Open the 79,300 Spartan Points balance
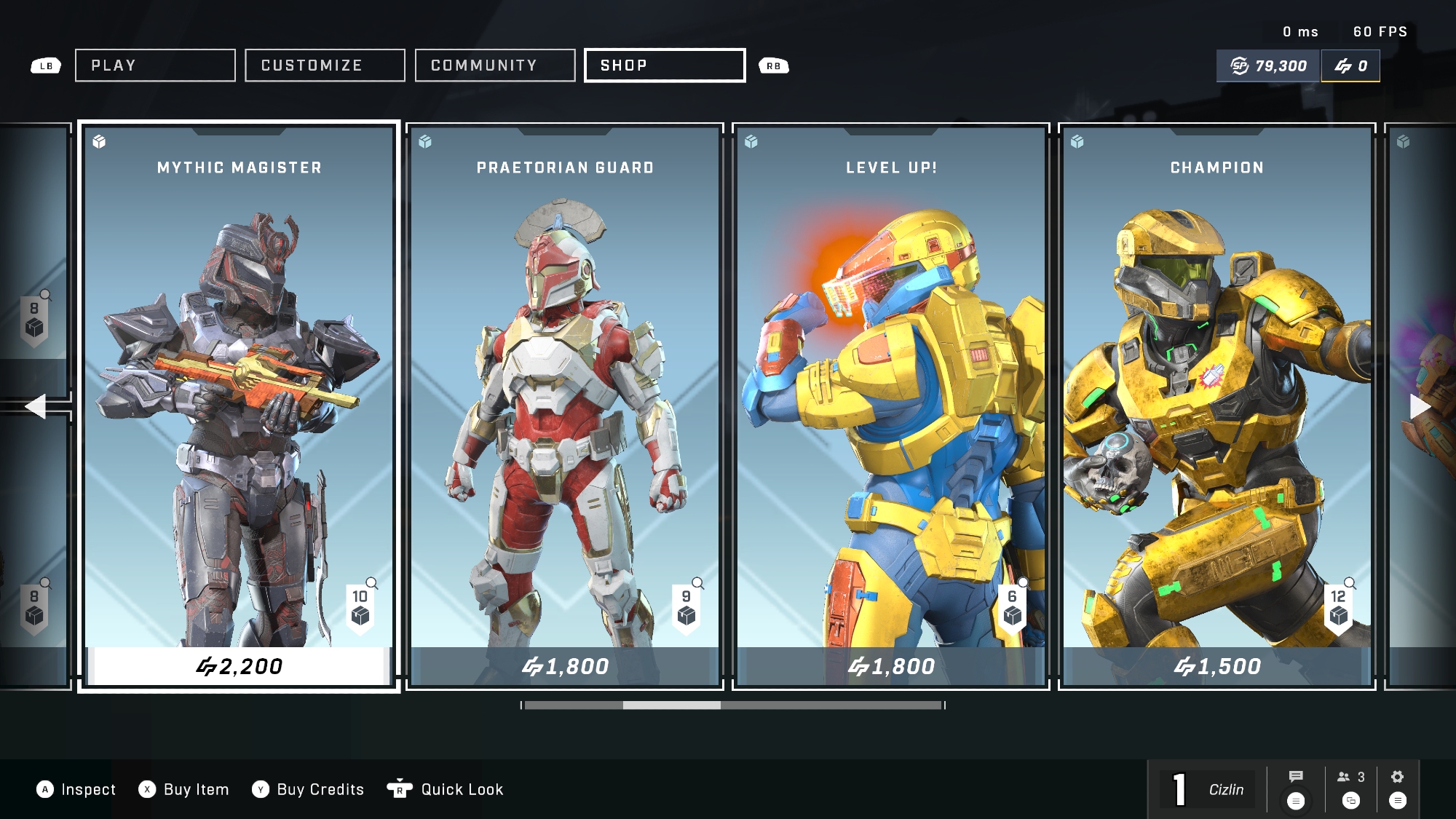Image resolution: width=1456 pixels, height=819 pixels. tap(1269, 66)
